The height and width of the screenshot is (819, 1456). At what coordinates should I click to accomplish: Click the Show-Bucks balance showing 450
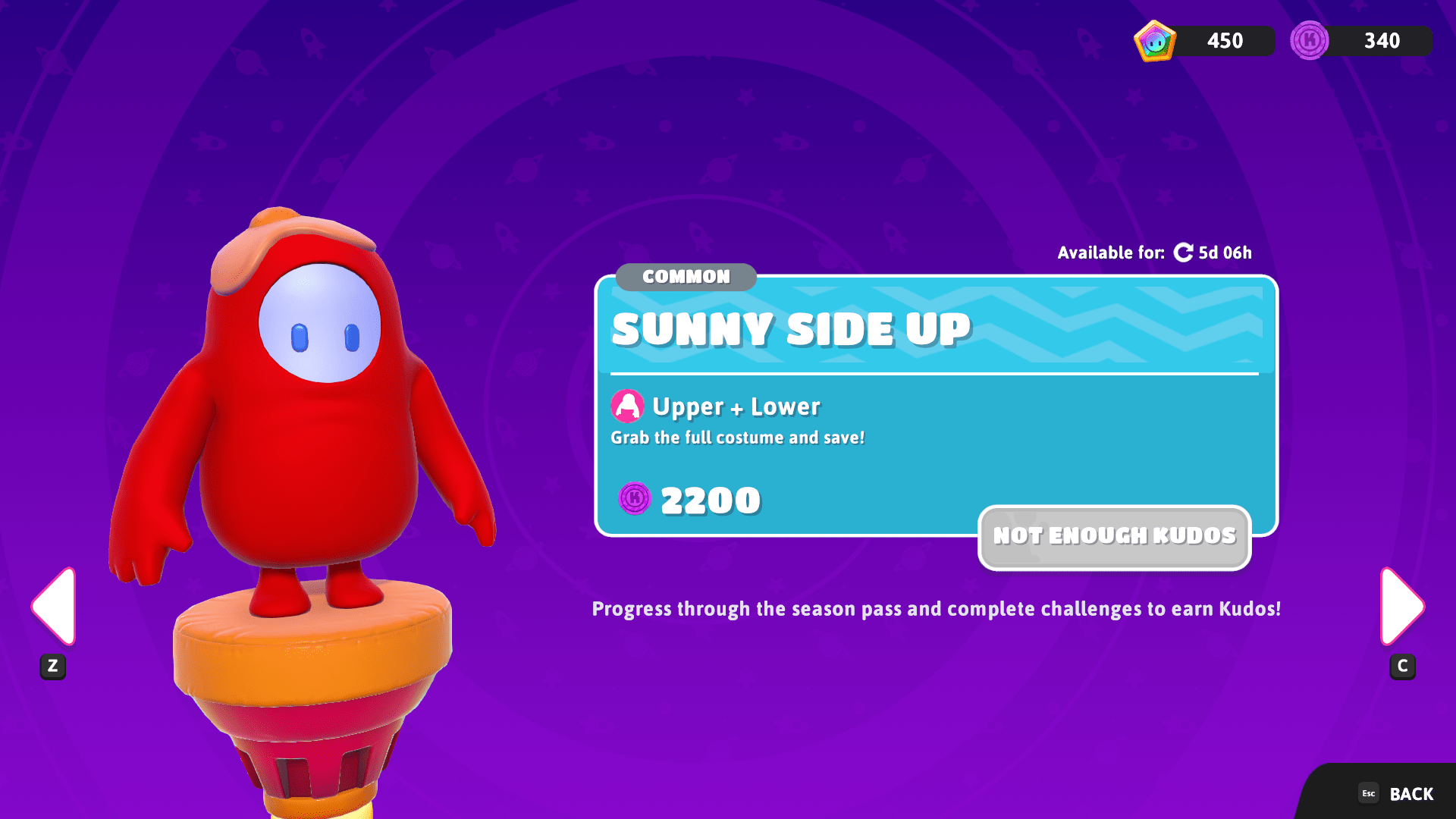(x=1225, y=40)
